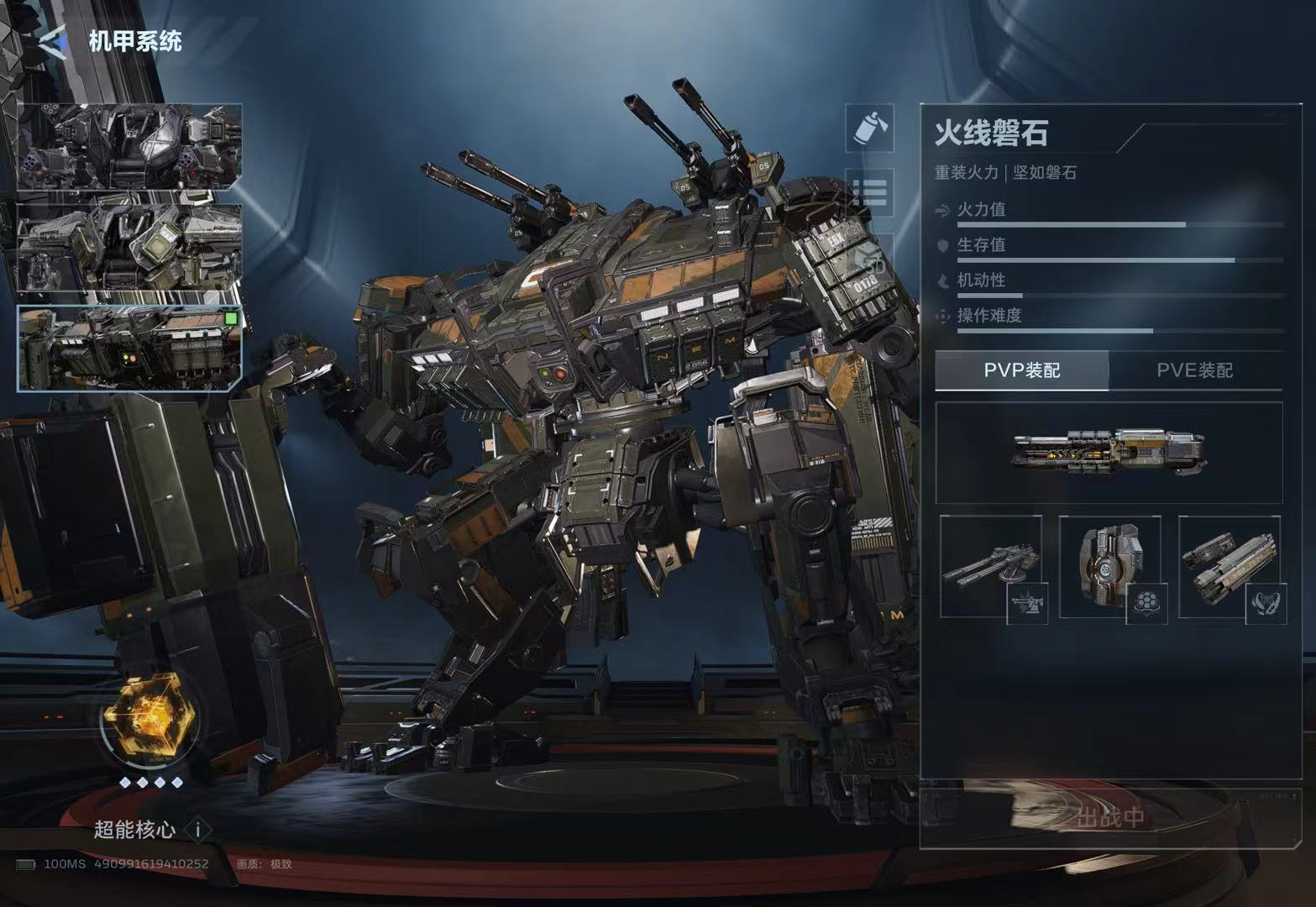Select the large main cannon weapon slot
This screenshot has width=1316, height=907.
(1109, 453)
